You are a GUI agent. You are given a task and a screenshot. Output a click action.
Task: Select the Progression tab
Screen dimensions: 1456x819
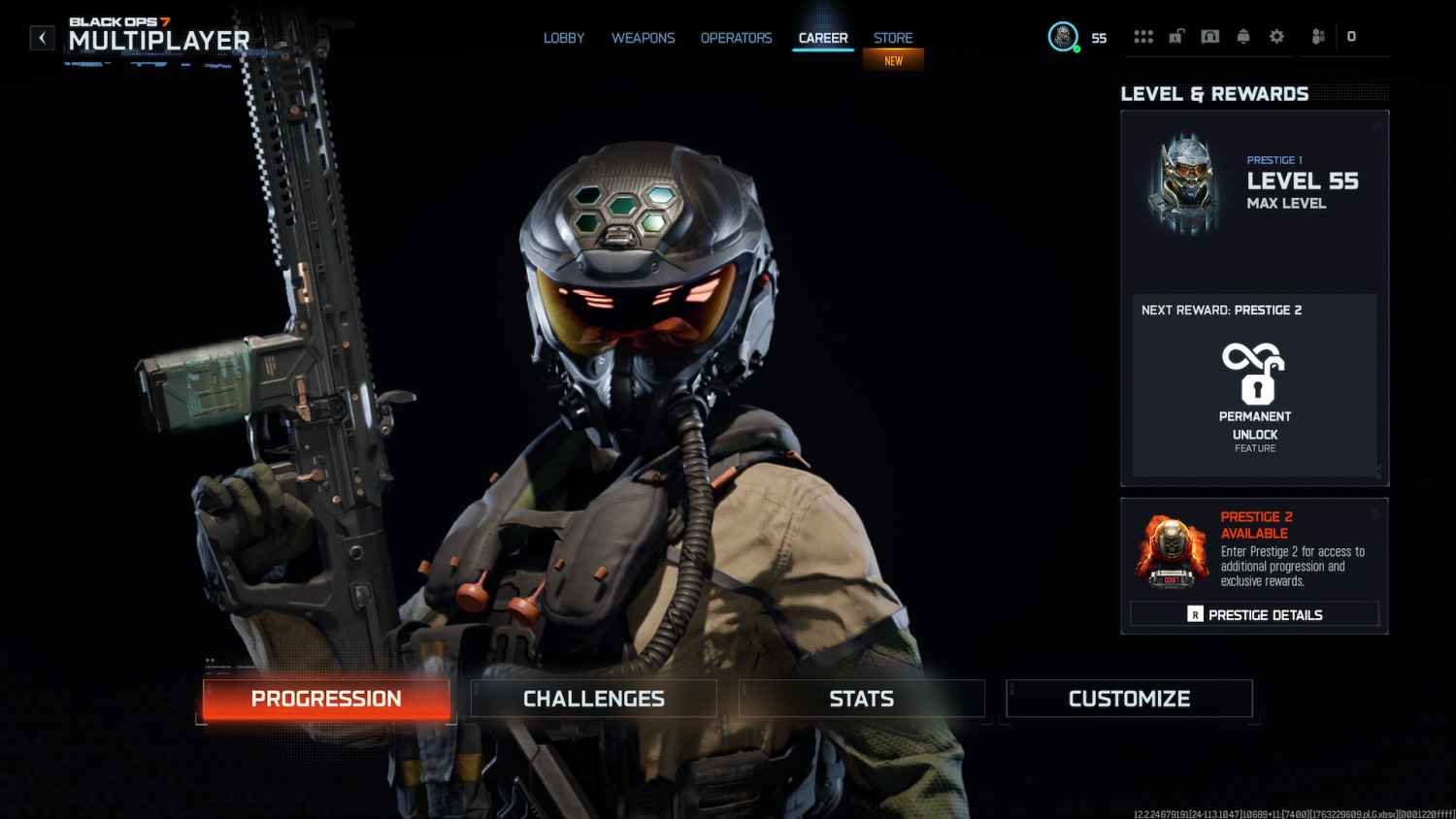click(x=325, y=698)
